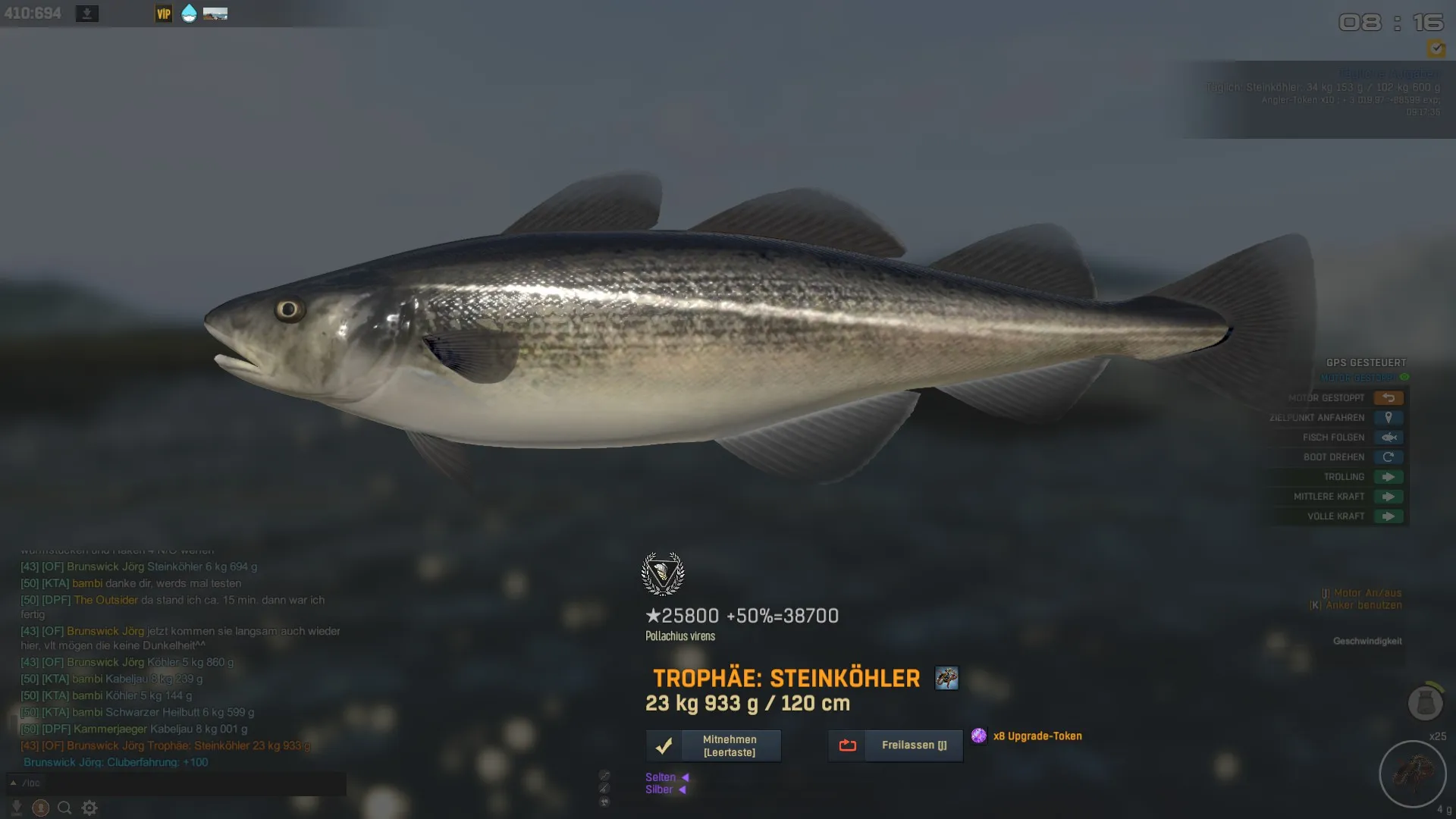Release the fish with Freilassen
Viewport: 1456px width, 819px height.
(x=896, y=745)
